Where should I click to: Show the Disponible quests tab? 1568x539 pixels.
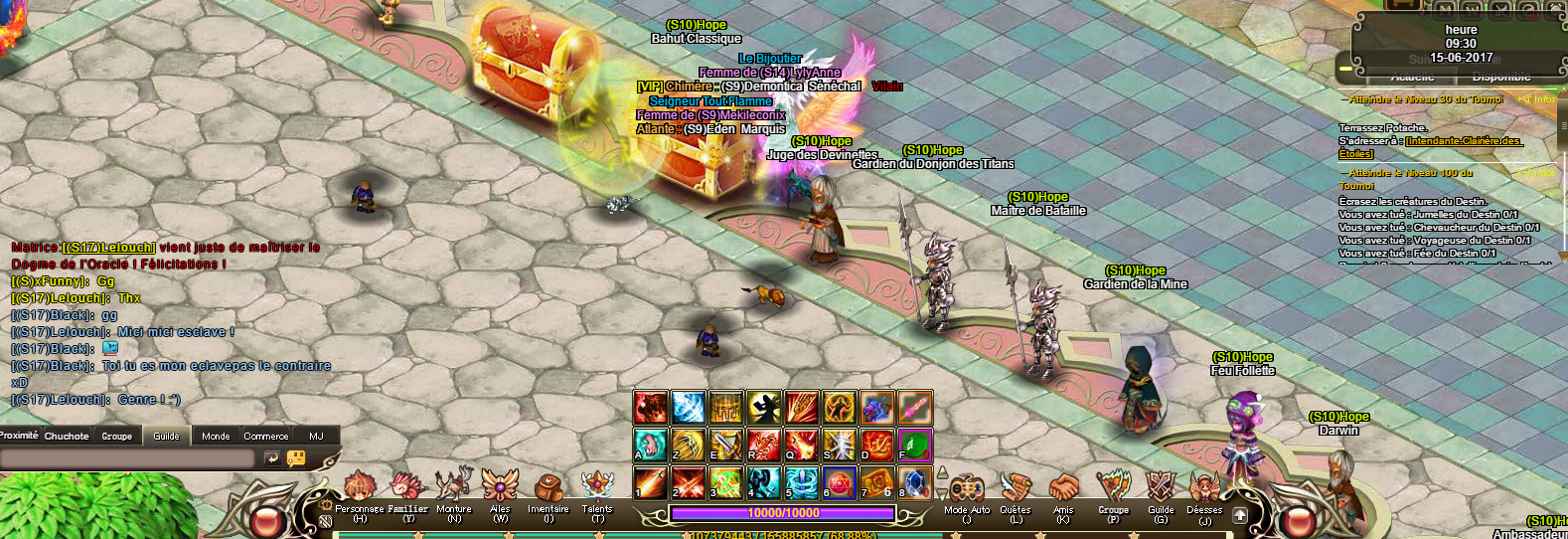pos(1500,77)
